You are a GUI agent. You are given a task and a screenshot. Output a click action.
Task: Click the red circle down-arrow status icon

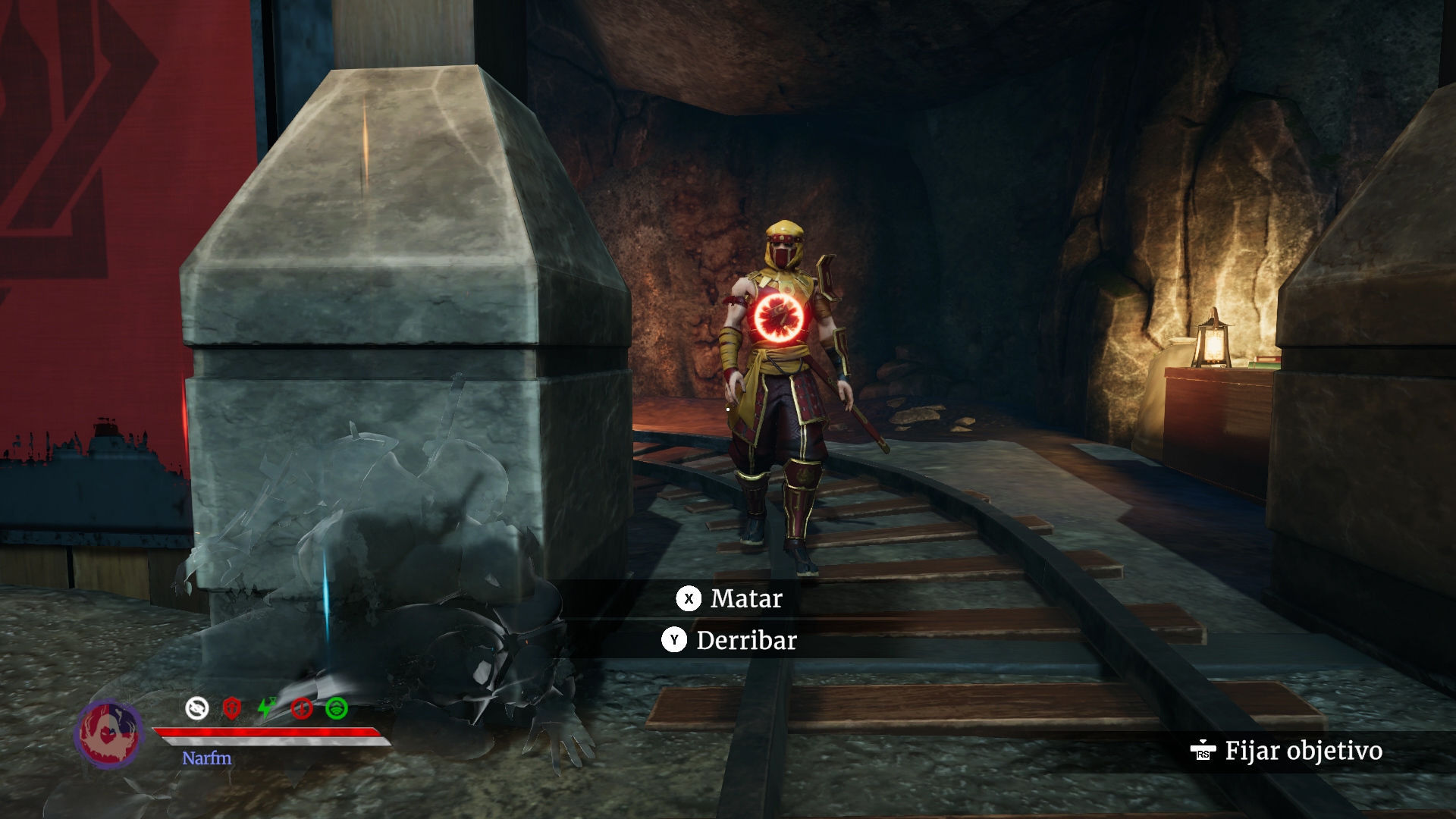pos(302,708)
